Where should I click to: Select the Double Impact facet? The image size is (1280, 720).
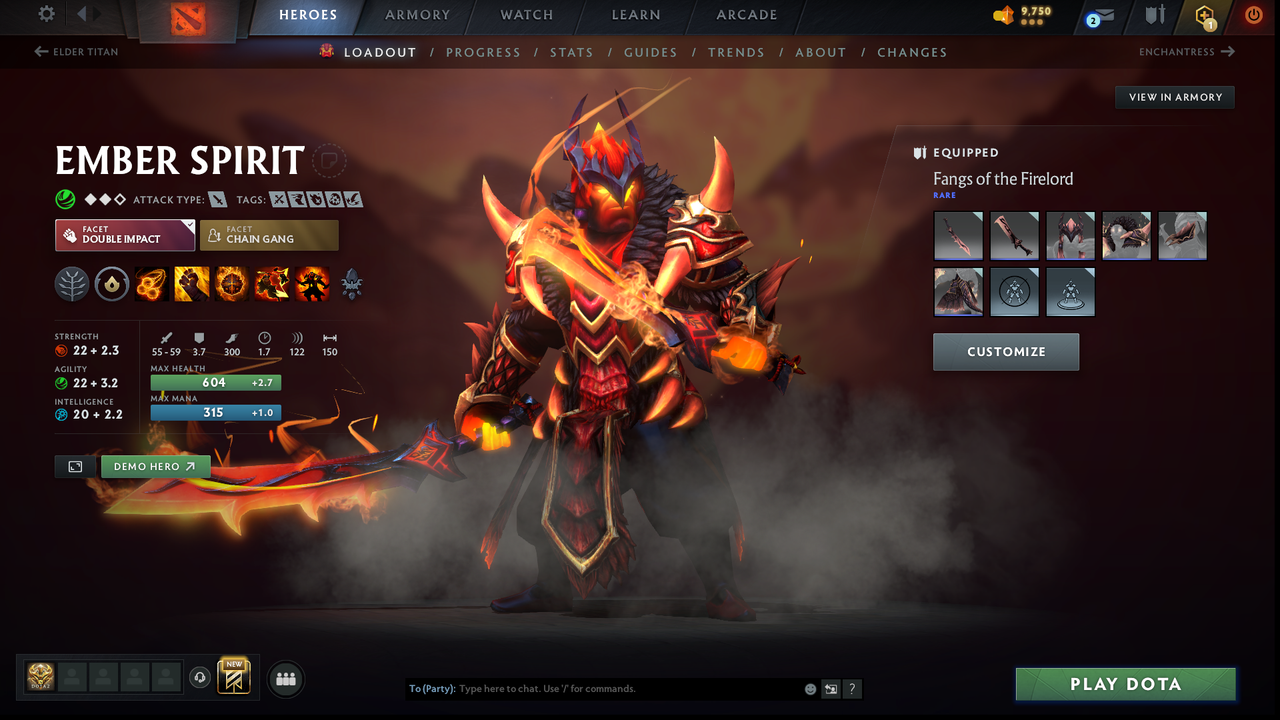pos(124,235)
